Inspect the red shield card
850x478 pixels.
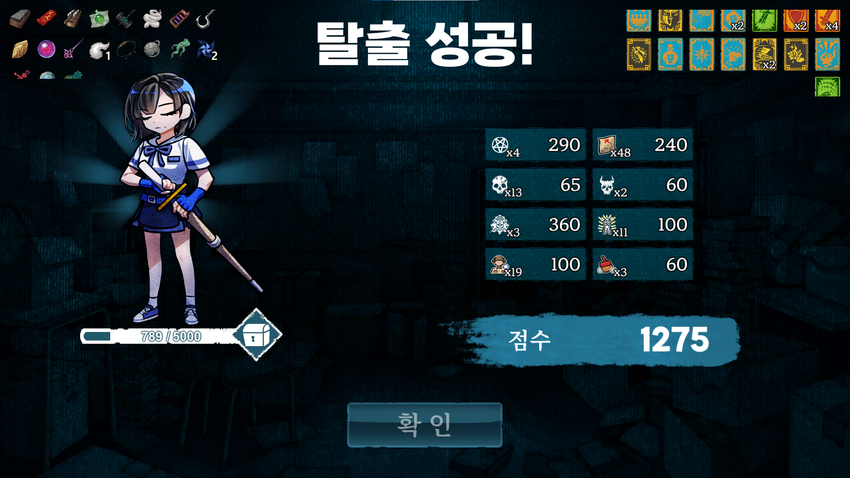(796, 20)
